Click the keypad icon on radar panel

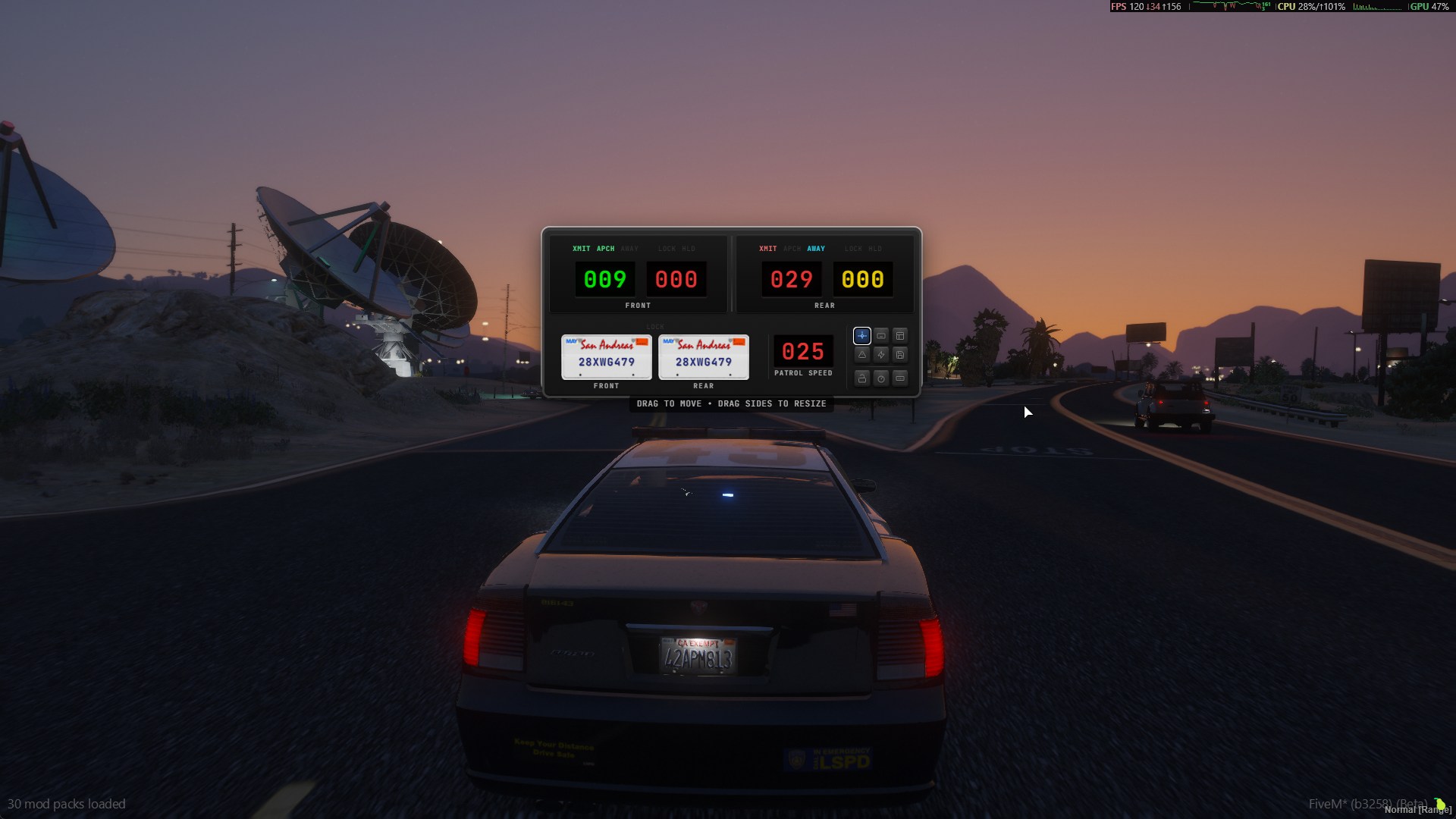899,378
